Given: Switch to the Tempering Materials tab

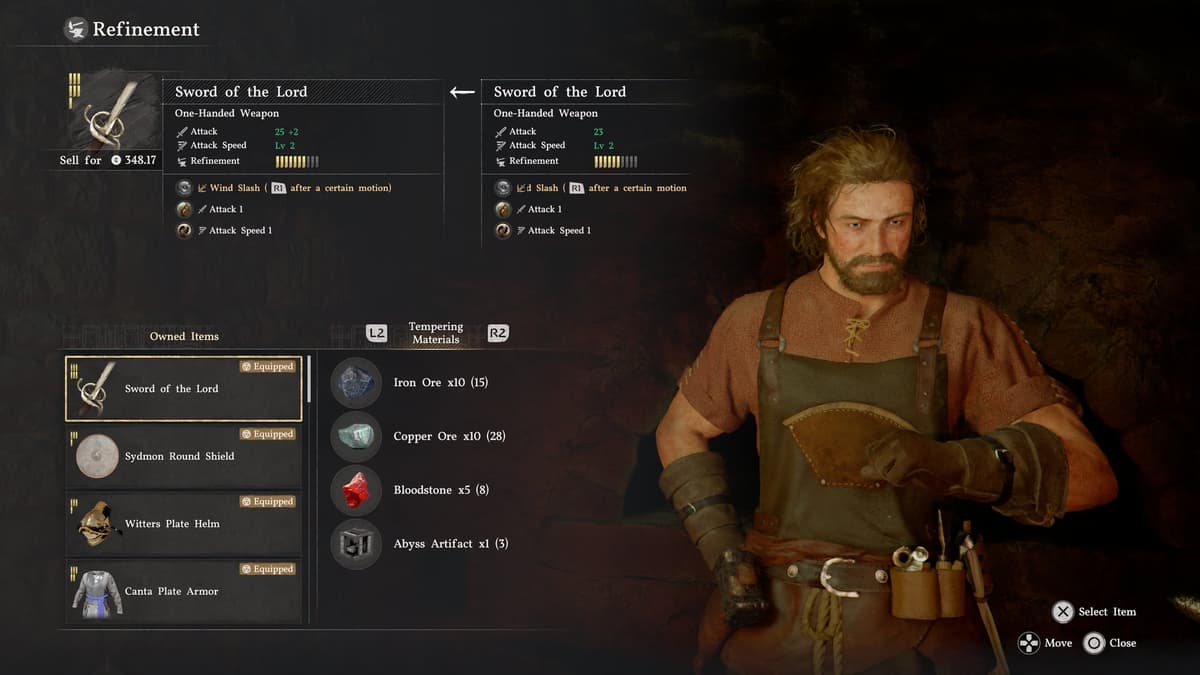Looking at the screenshot, I should [436, 333].
